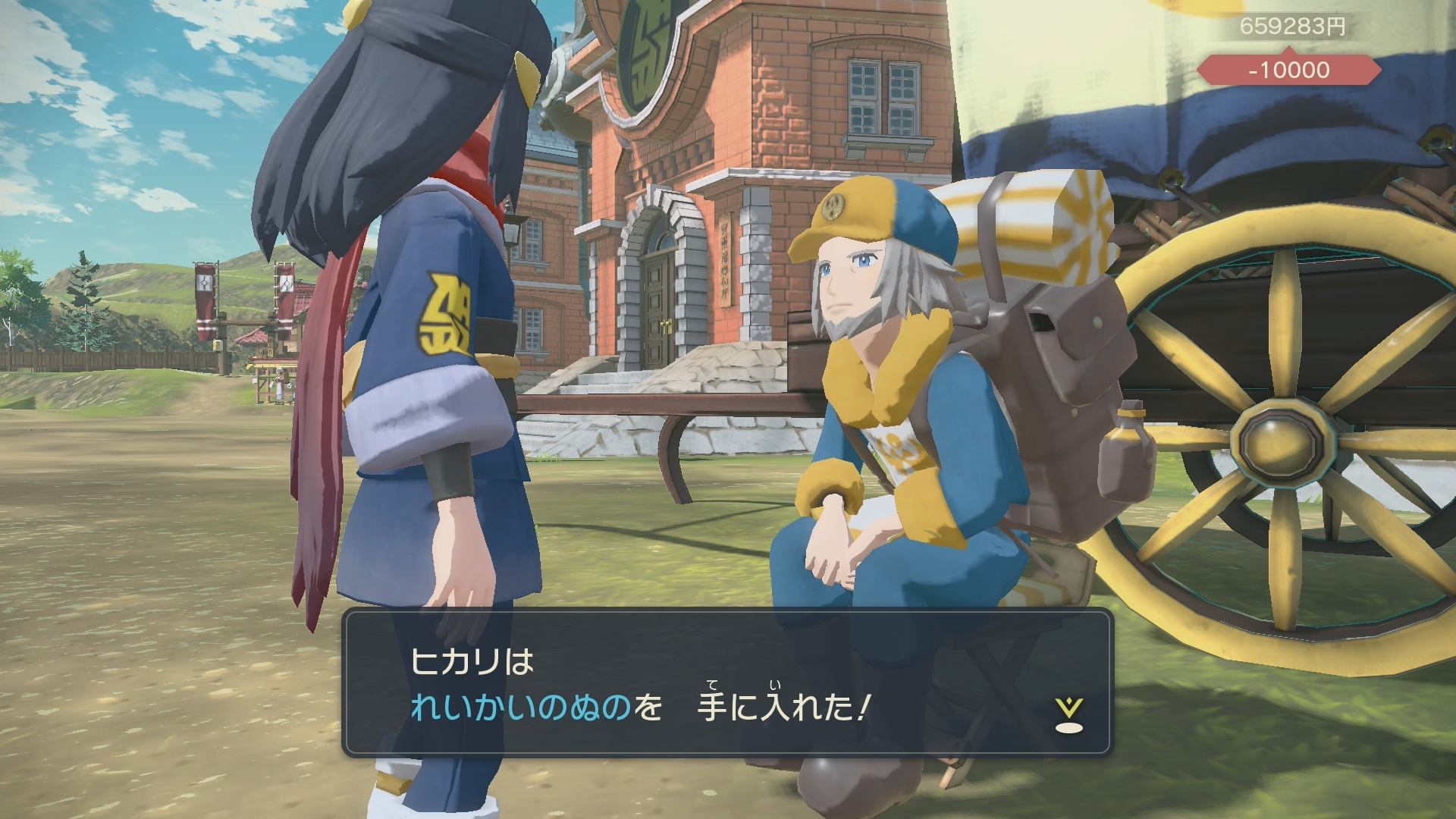
Task: Click the item-received dialogue box
Action: click(726, 682)
